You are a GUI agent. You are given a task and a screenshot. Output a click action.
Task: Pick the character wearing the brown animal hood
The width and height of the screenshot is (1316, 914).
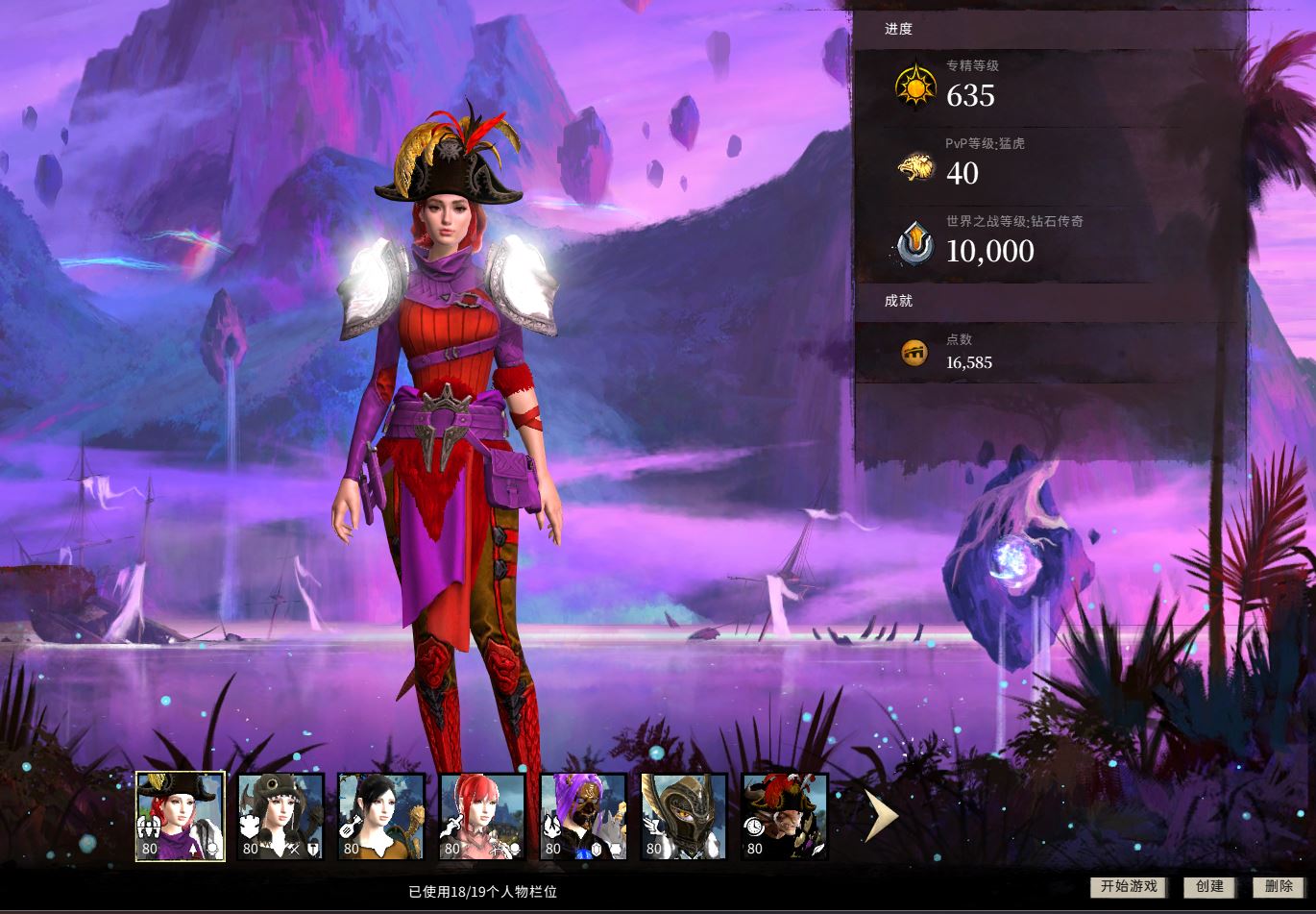tap(280, 817)
